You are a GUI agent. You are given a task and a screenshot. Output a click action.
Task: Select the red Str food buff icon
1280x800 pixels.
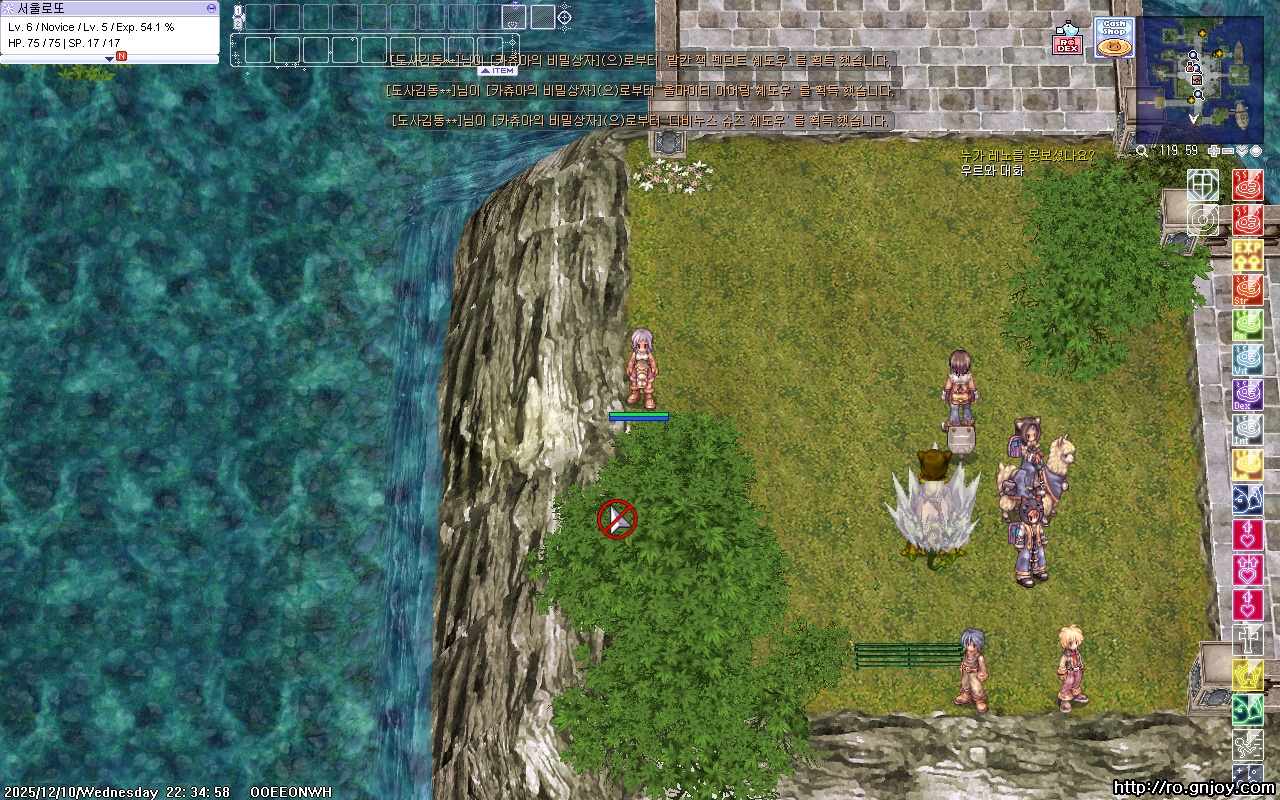[1247, 290]
